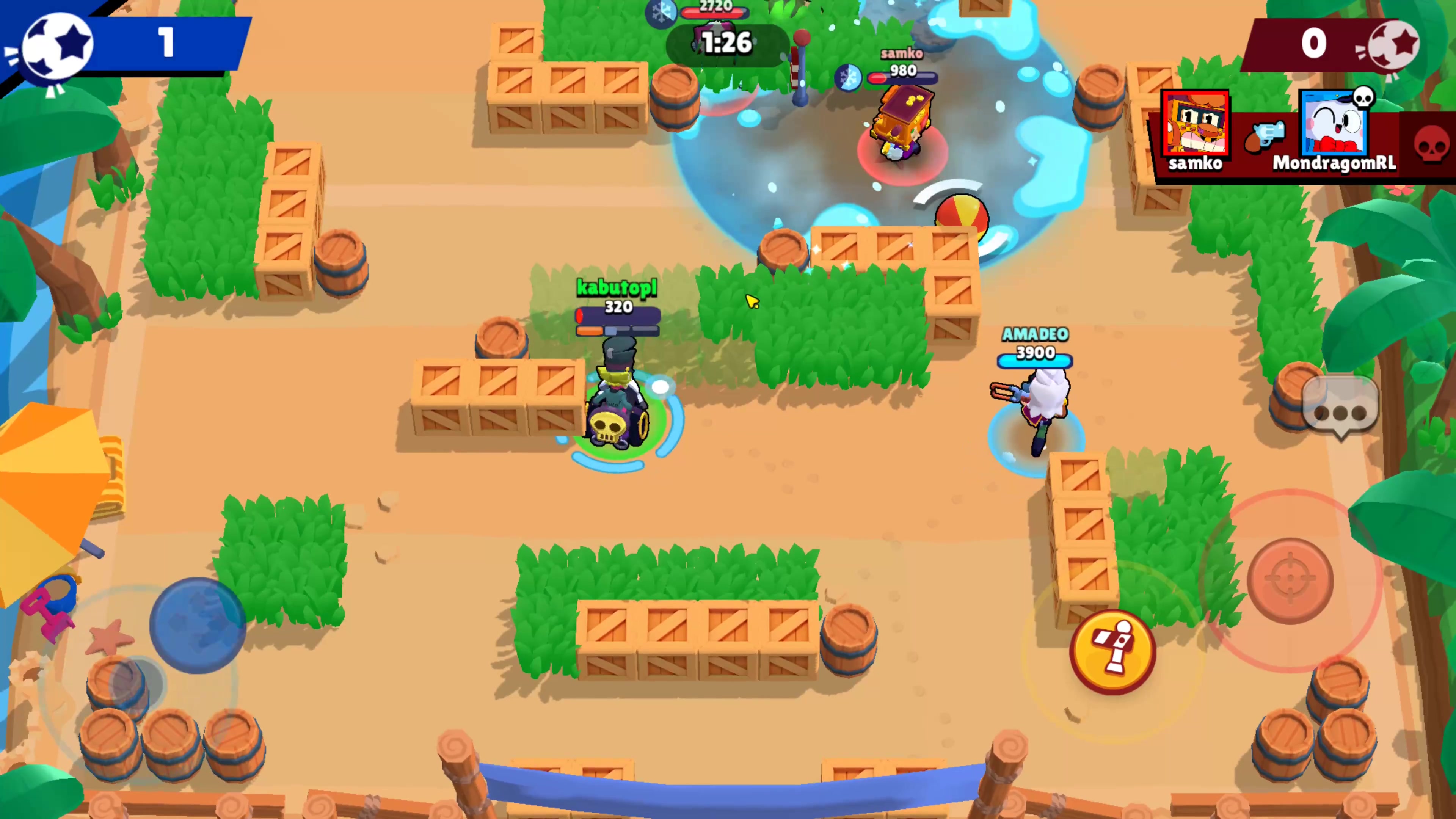Tap AMADEO's nameplate to expand info
Image resolution: width=1456 pixels, height=819 pixels.
[x=1036, y=335]
